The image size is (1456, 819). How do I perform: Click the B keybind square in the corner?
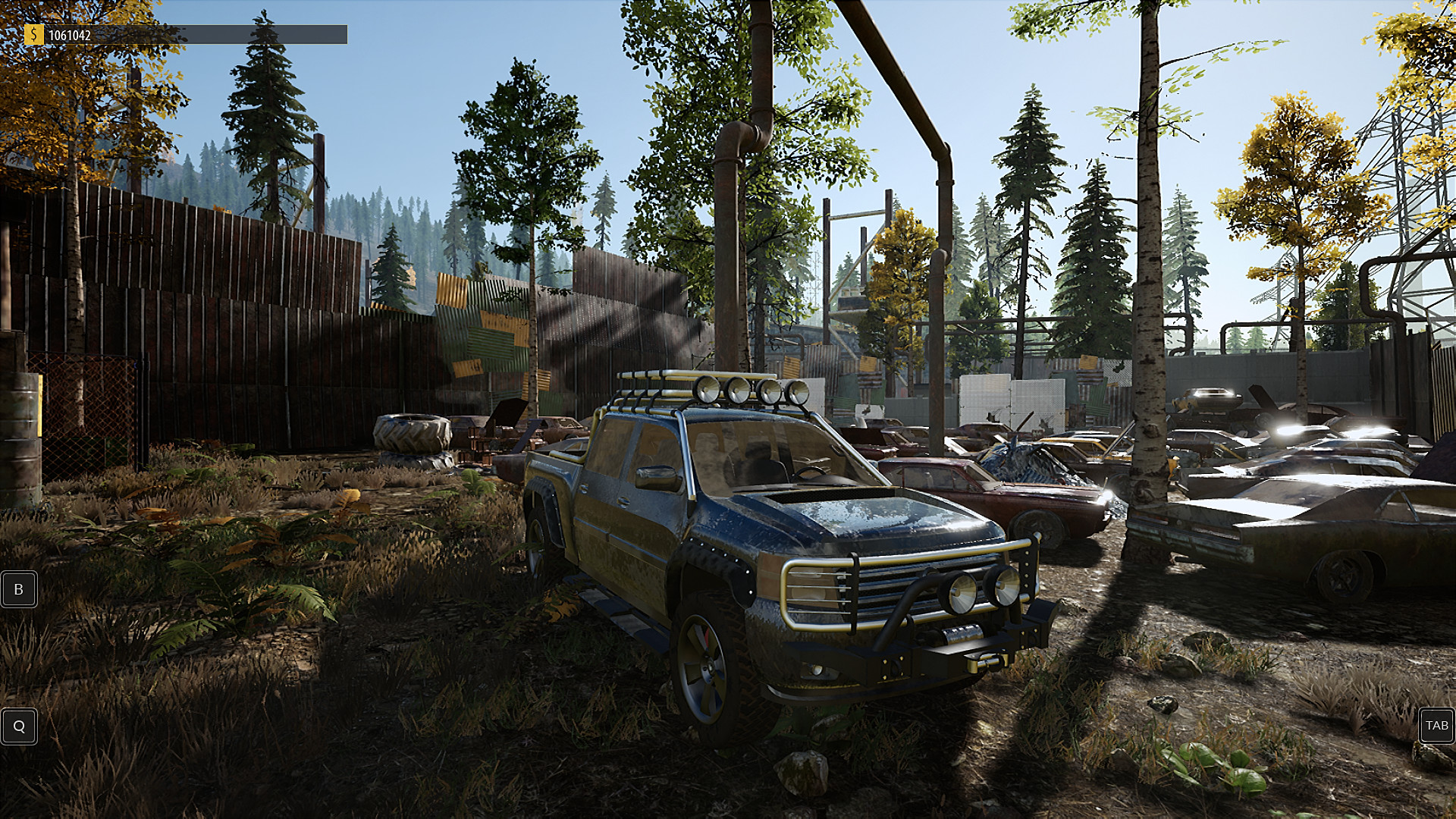tap(19, 589)
